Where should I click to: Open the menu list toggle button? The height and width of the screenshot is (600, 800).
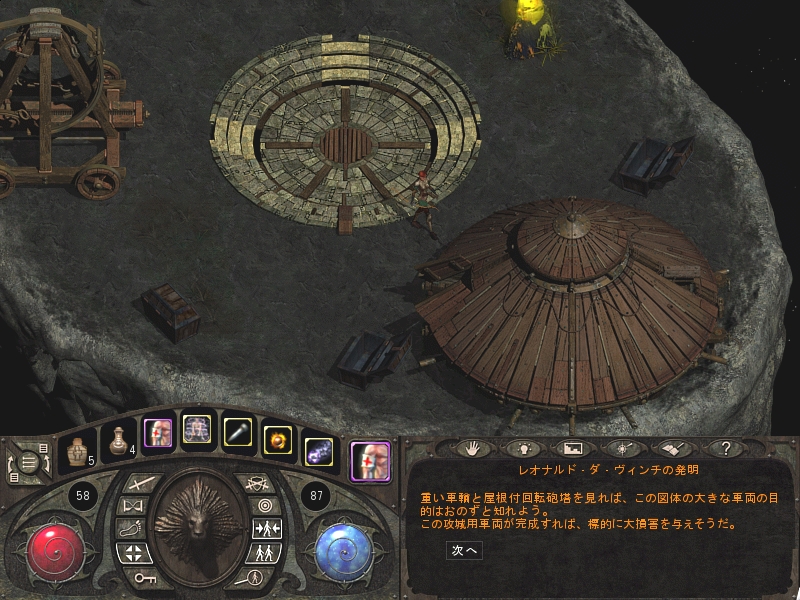[31, 462]
